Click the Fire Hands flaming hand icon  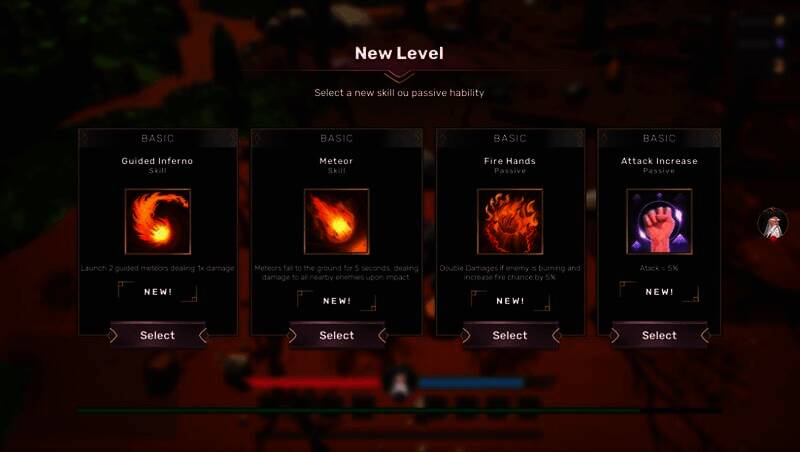pos(510,221)
